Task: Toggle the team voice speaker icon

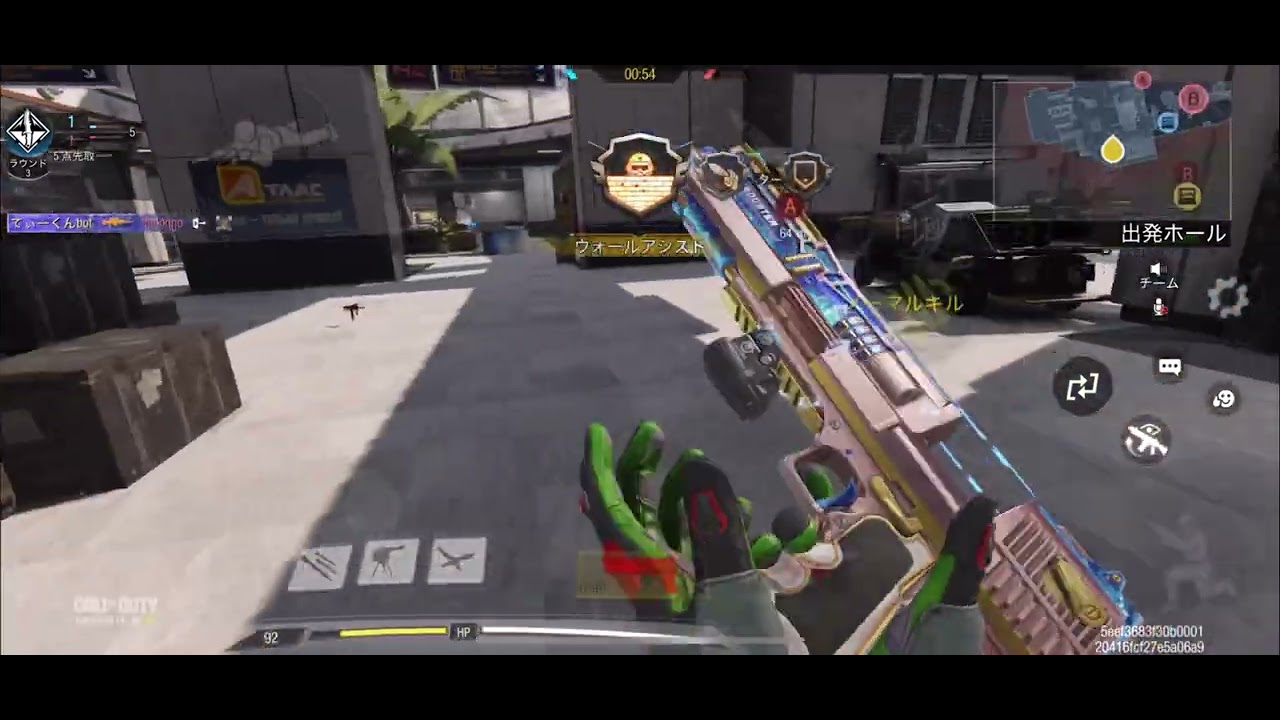Action: (x=1158, y=269)
